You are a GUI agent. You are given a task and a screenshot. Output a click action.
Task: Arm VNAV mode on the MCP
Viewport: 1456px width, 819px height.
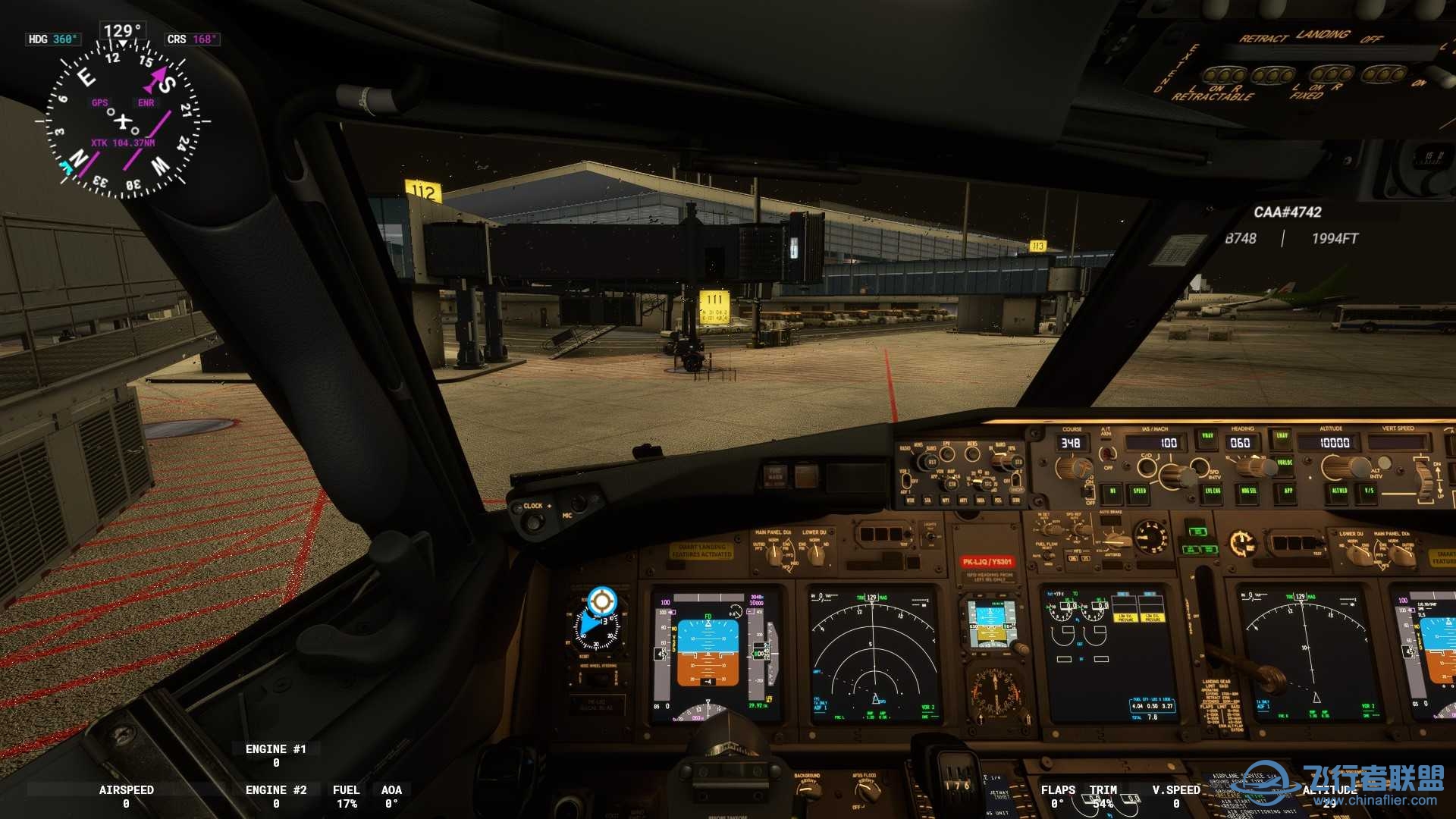[x=1209, y=435]
